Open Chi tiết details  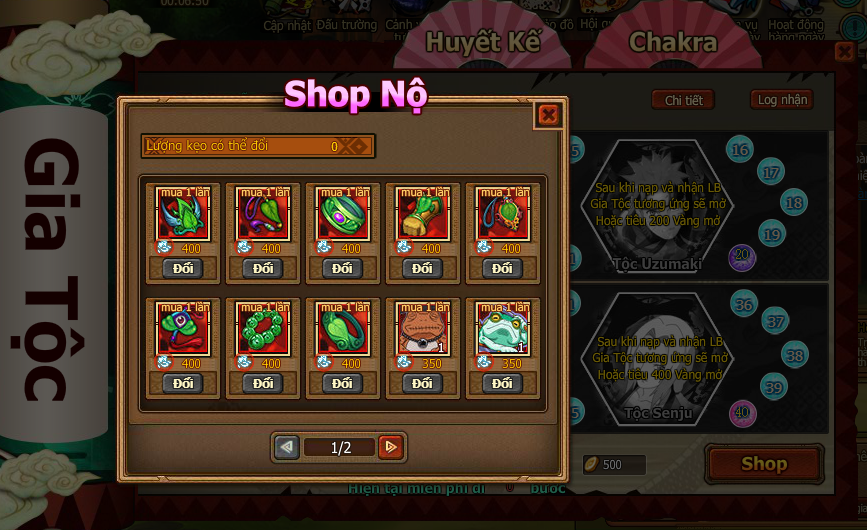coord(683,100)
